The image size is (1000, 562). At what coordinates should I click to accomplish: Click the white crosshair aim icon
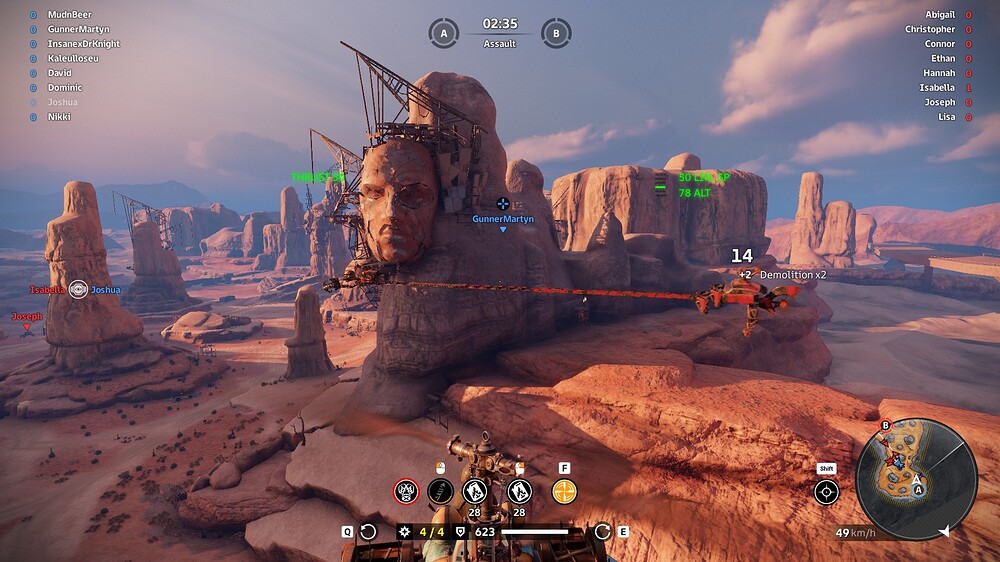point(826,492)
